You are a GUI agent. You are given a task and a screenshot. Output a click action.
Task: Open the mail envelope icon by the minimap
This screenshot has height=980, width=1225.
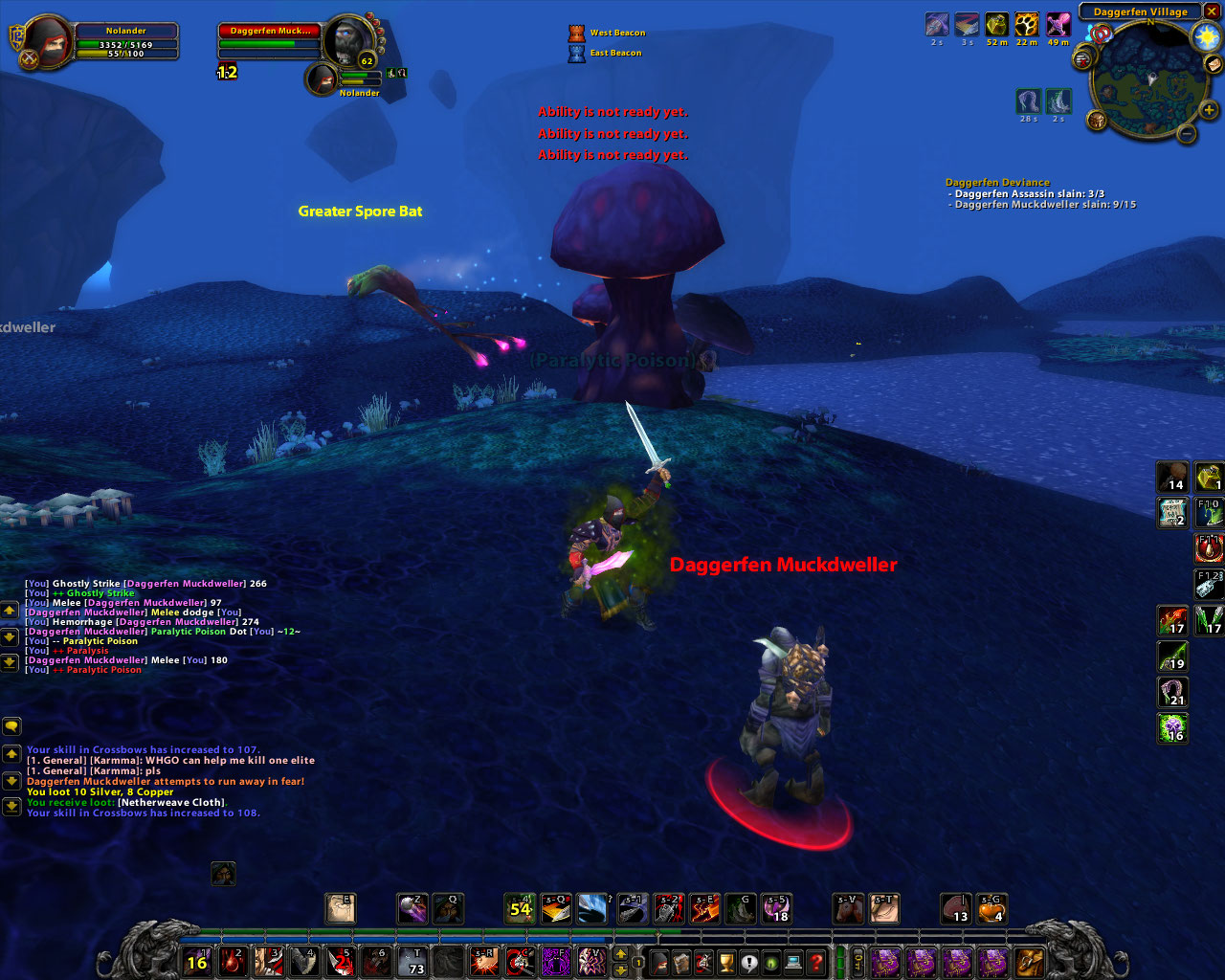(x=1214, y=65)
